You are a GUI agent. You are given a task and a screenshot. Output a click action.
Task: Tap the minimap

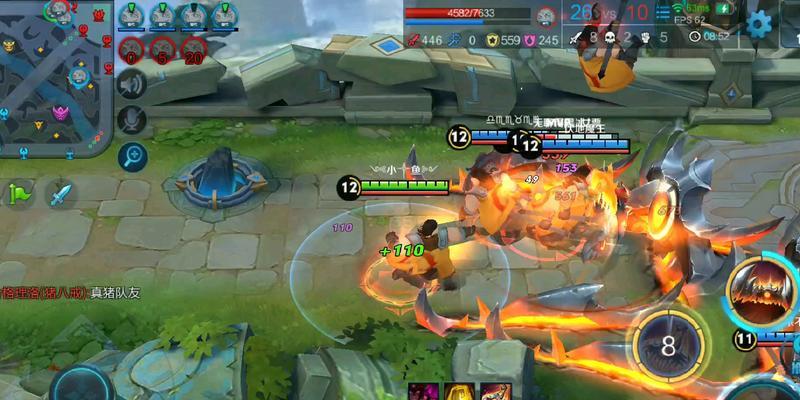(55, 78)
